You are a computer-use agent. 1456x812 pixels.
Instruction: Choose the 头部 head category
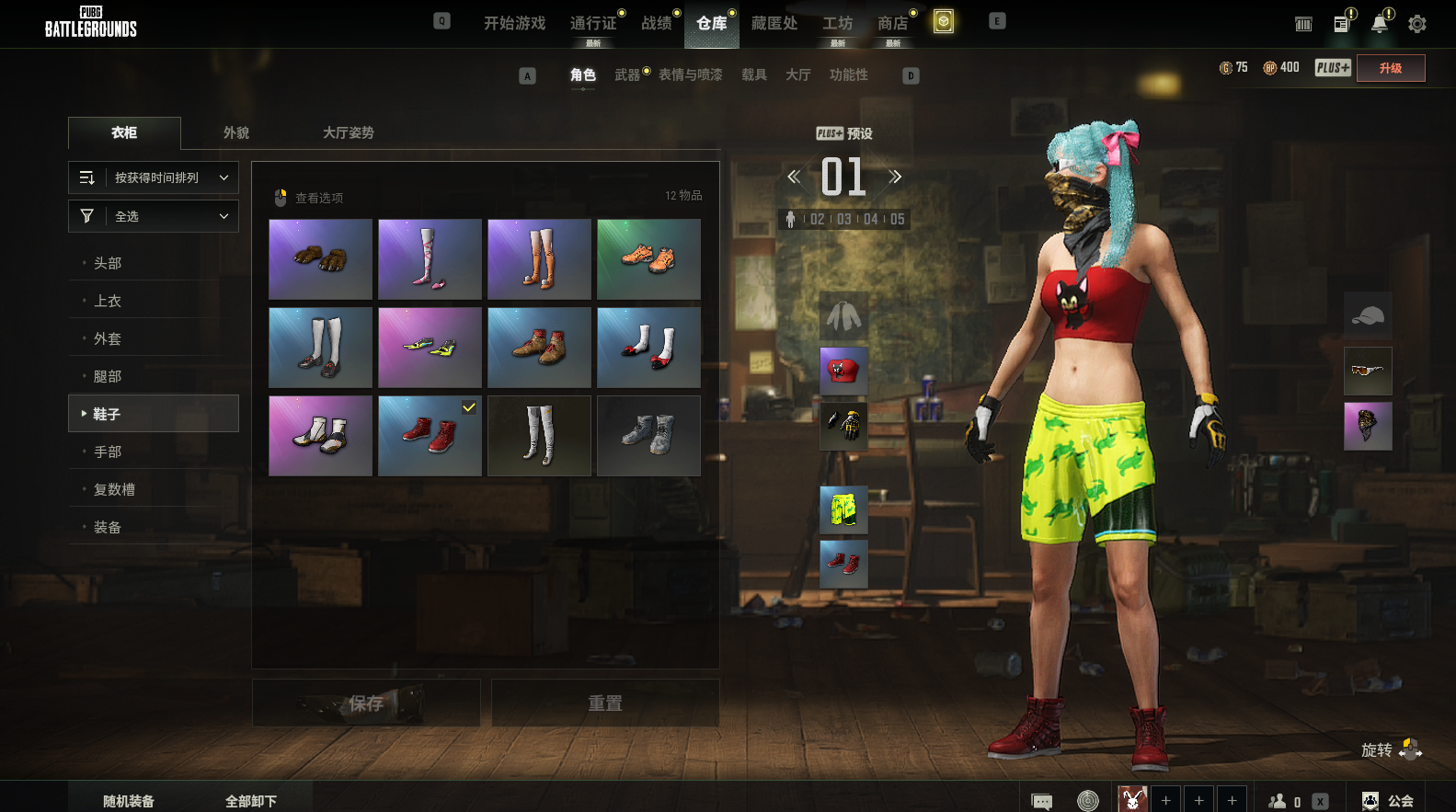pos(108,263)
